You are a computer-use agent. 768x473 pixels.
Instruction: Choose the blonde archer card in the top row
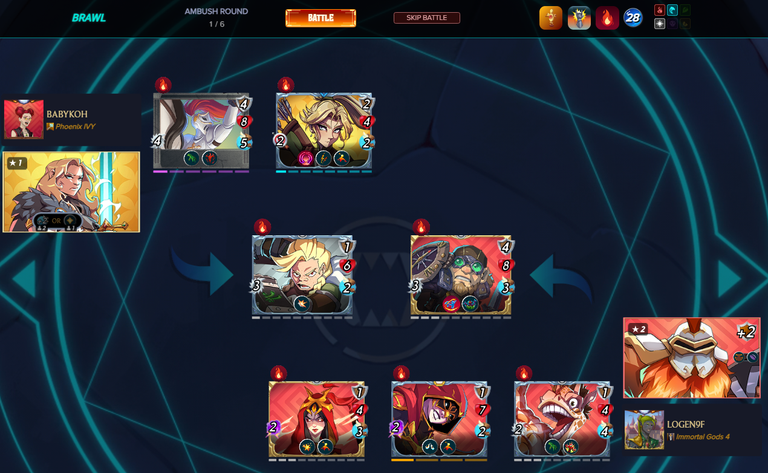click(x=324, y=131)
